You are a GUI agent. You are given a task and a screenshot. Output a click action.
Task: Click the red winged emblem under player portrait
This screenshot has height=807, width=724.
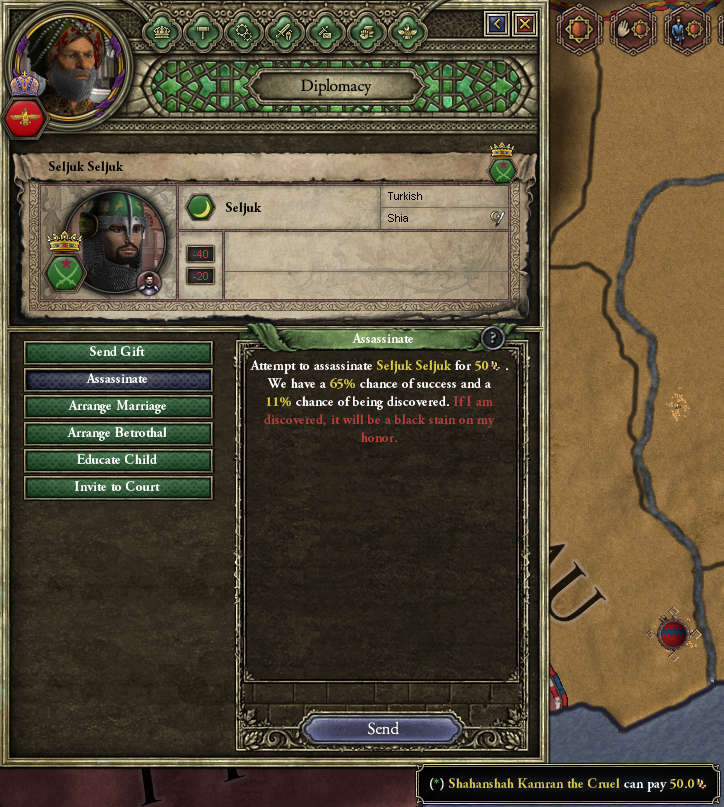(x=25, y=119)
